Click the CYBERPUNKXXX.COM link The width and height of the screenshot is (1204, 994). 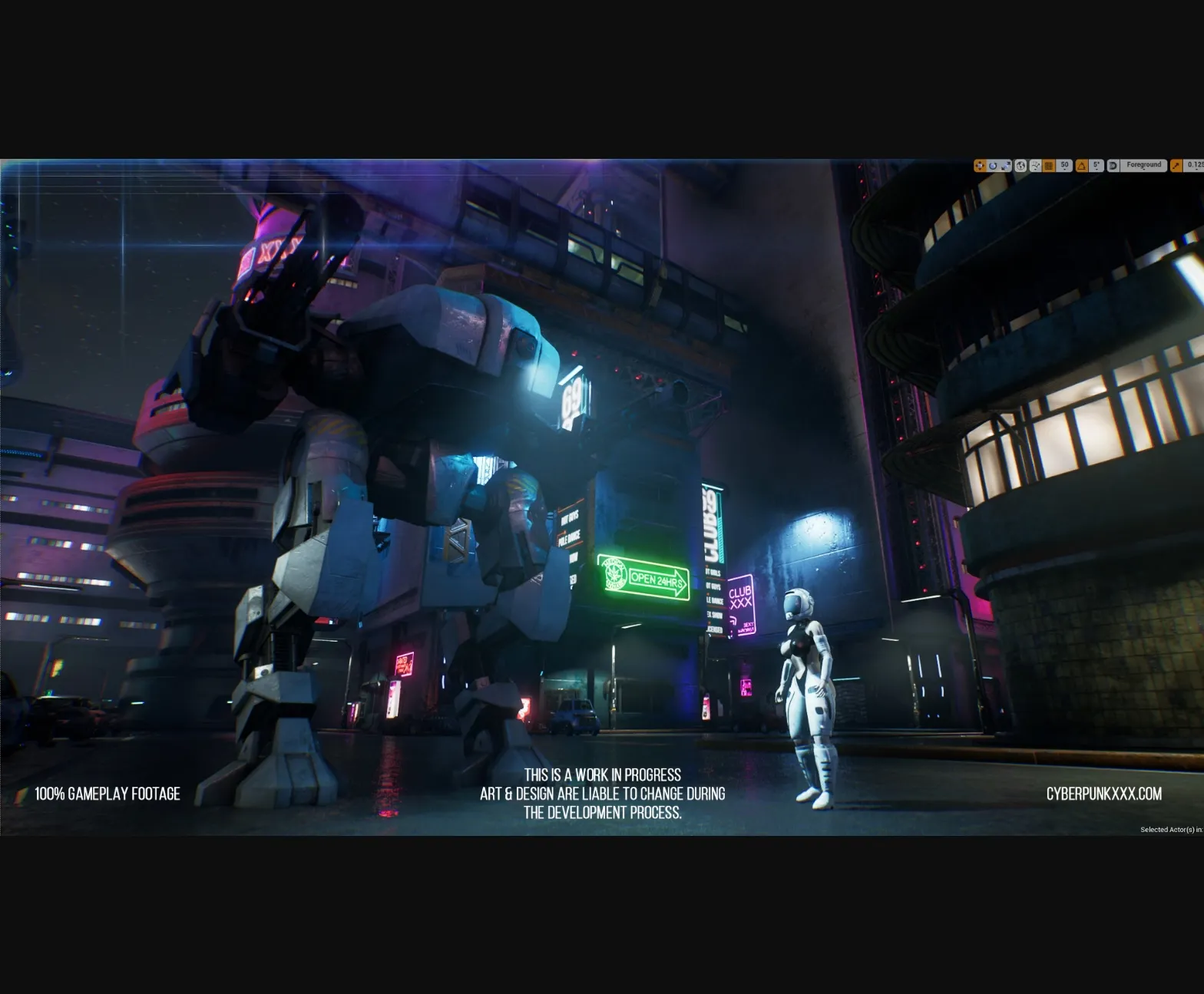1103,794
